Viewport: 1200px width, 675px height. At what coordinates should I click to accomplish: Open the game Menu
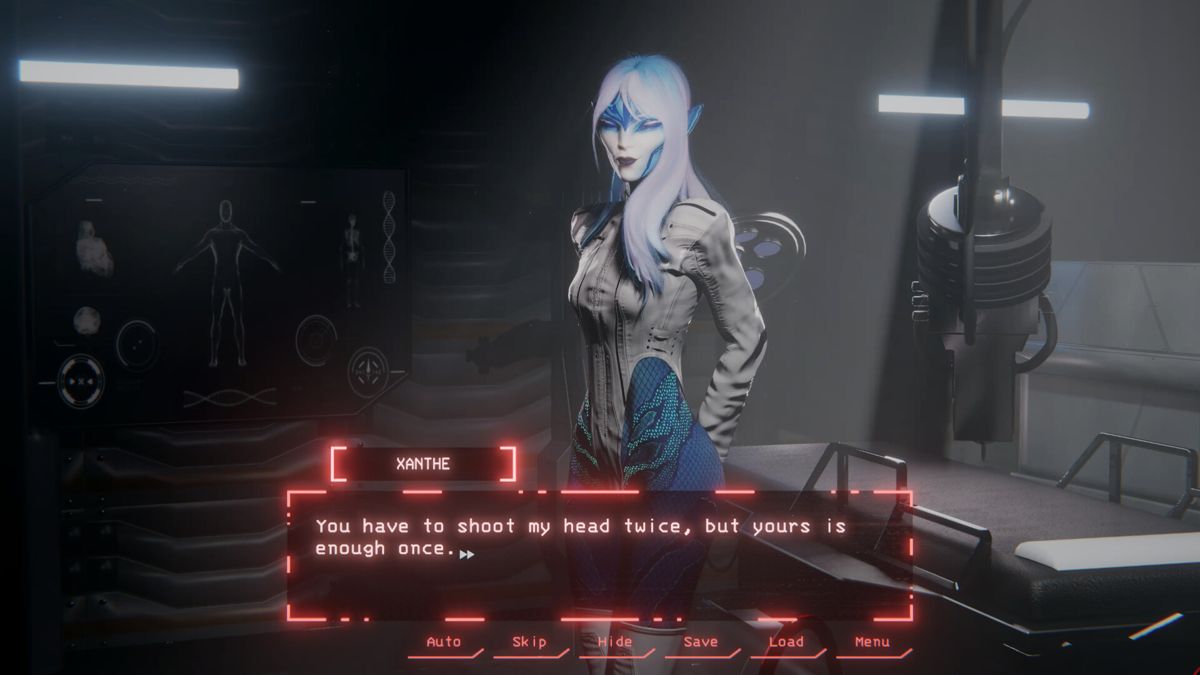tap(872, 642)
